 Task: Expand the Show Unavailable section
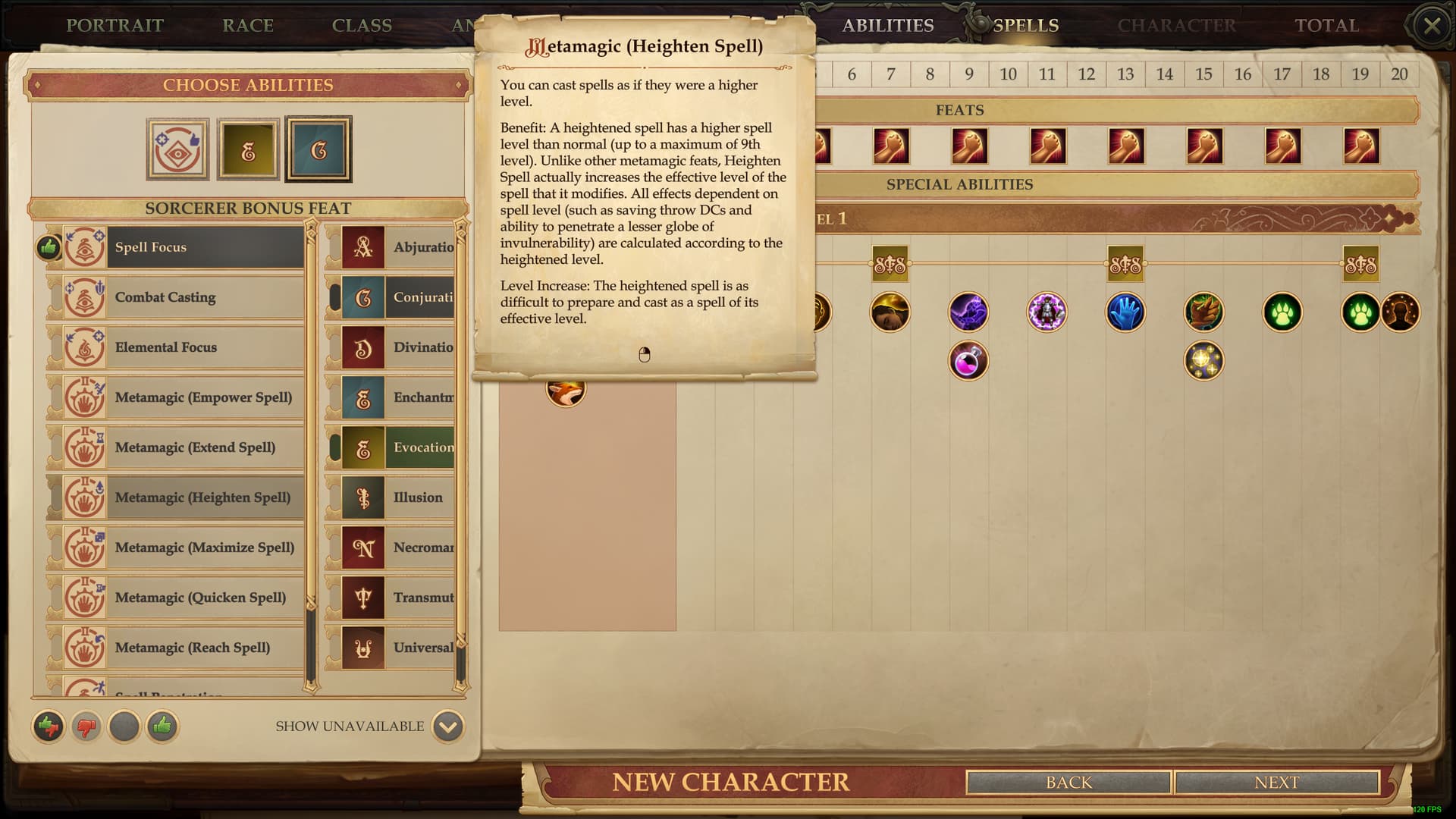click(x=447, y=726)
